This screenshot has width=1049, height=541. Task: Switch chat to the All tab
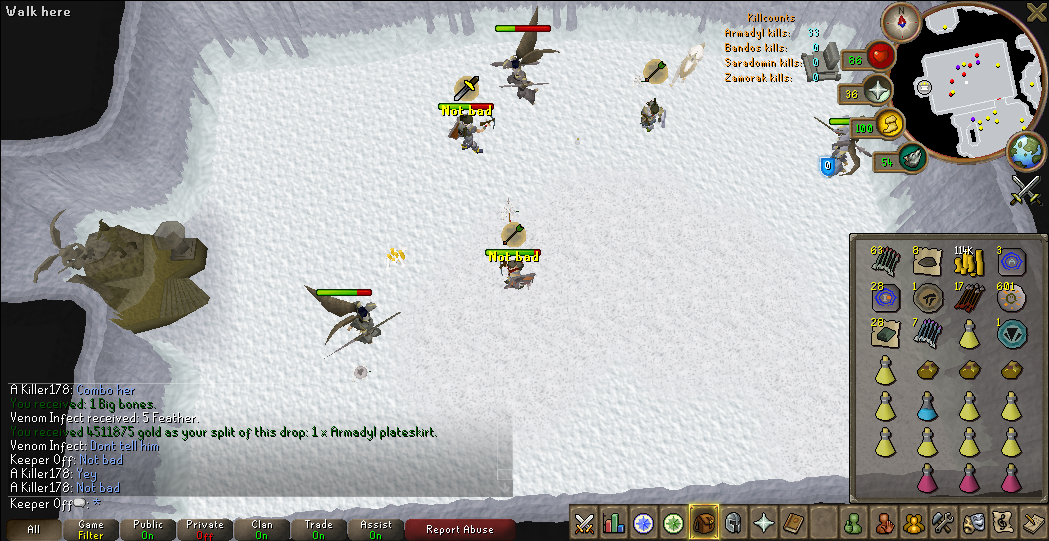click(33, 530)
